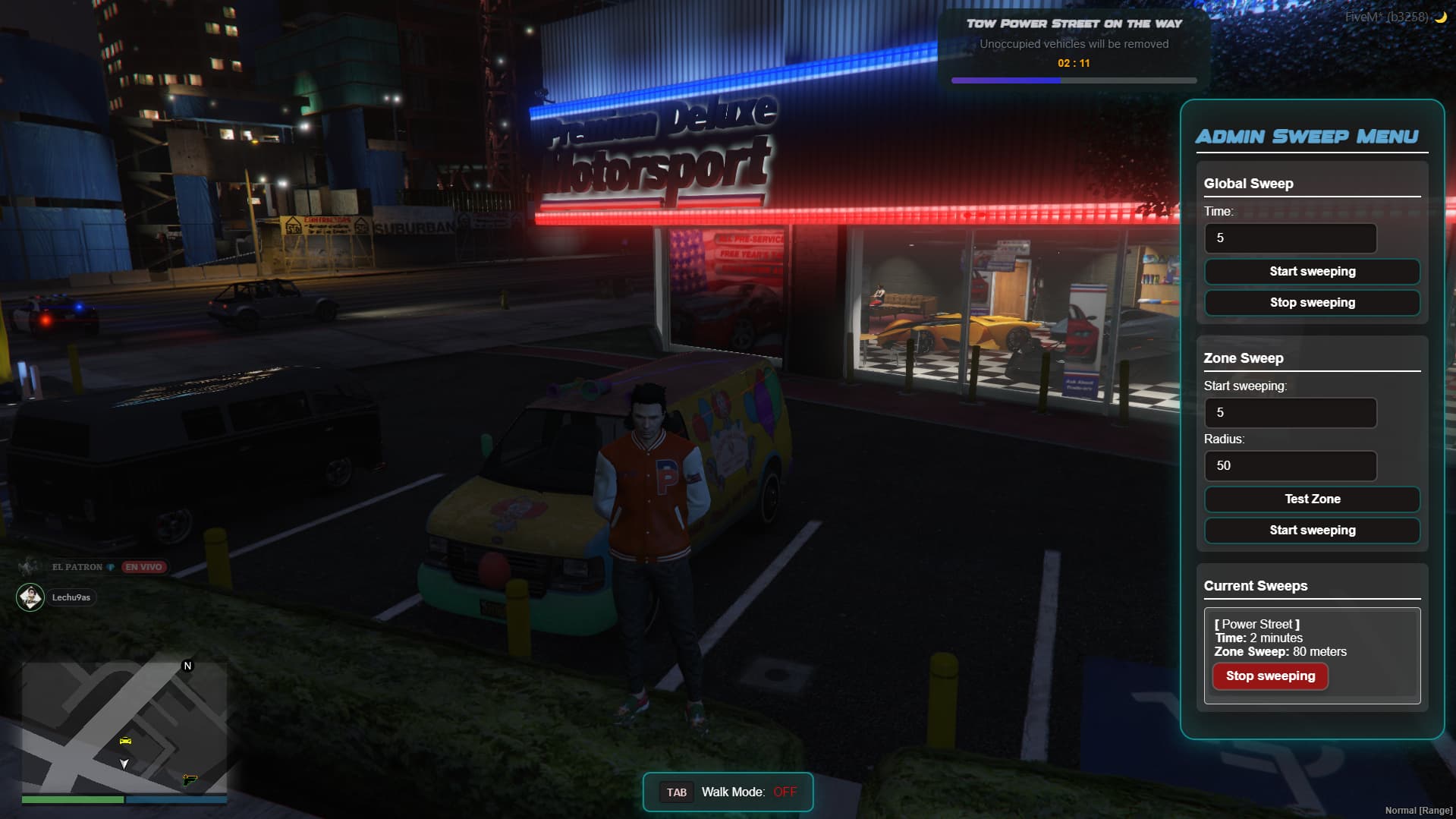Click the minimap

pyautogui.click(x=124, y=726)
